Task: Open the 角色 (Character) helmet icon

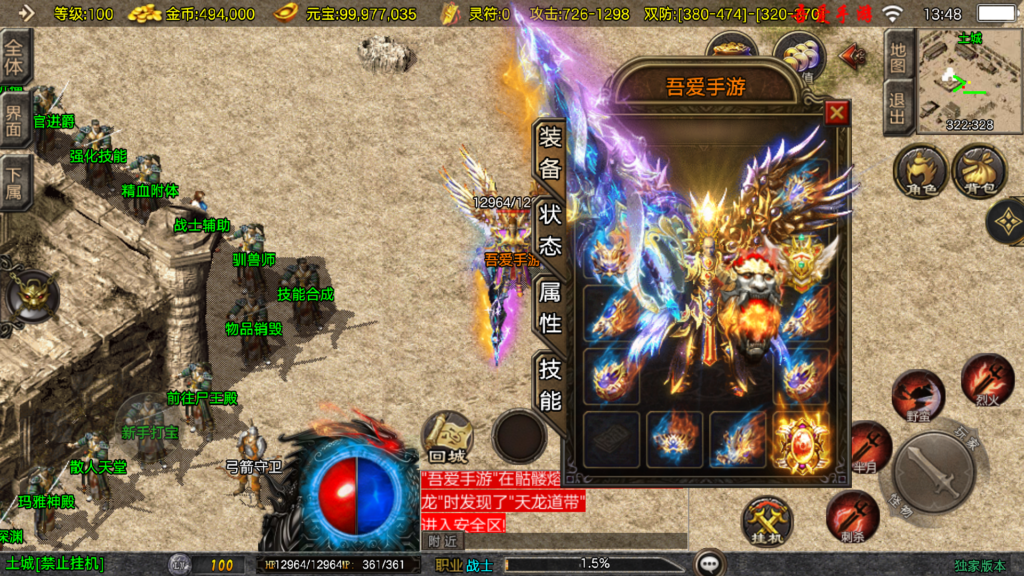Action: (x=920, y=169)
